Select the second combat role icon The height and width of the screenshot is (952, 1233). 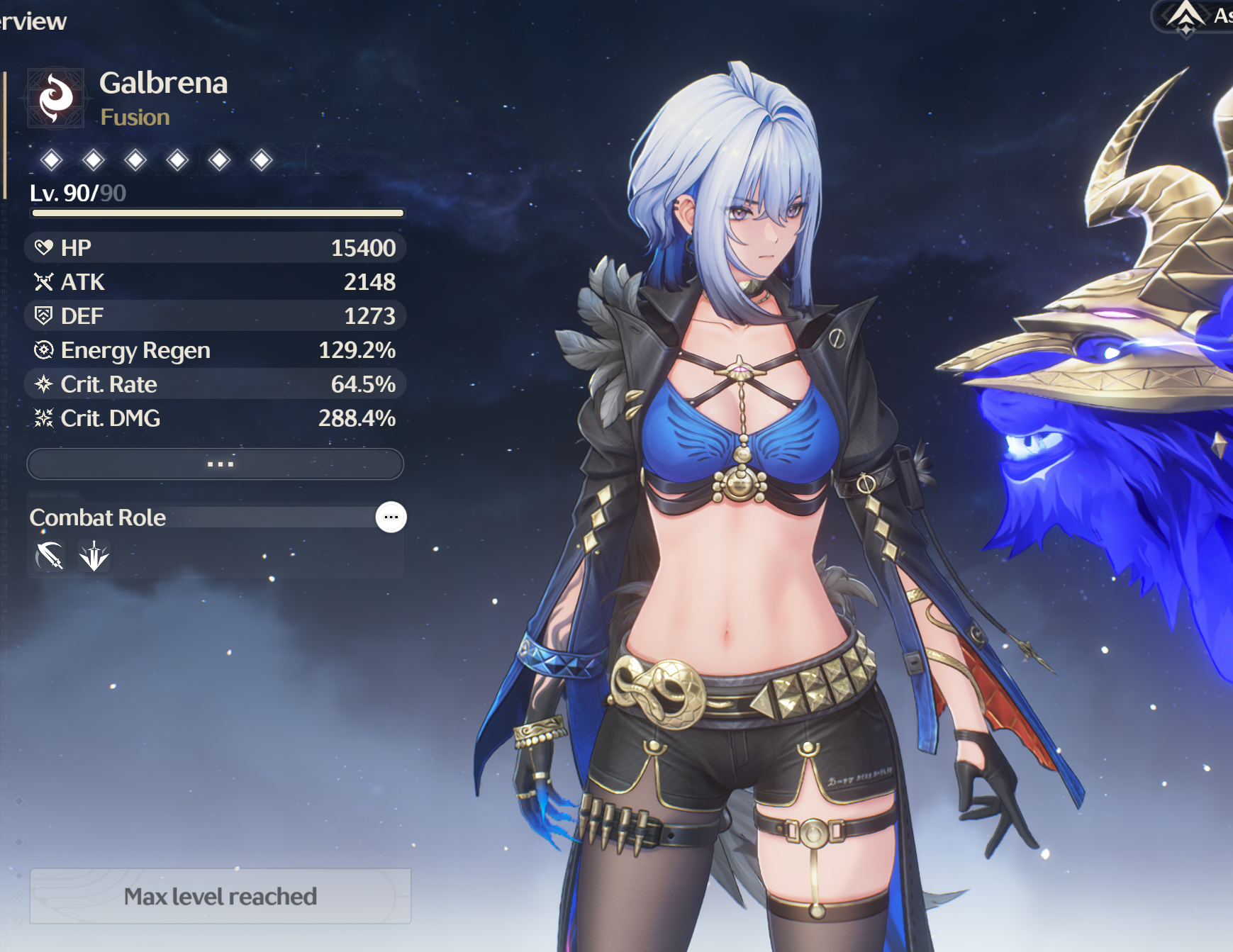[94, 556]
